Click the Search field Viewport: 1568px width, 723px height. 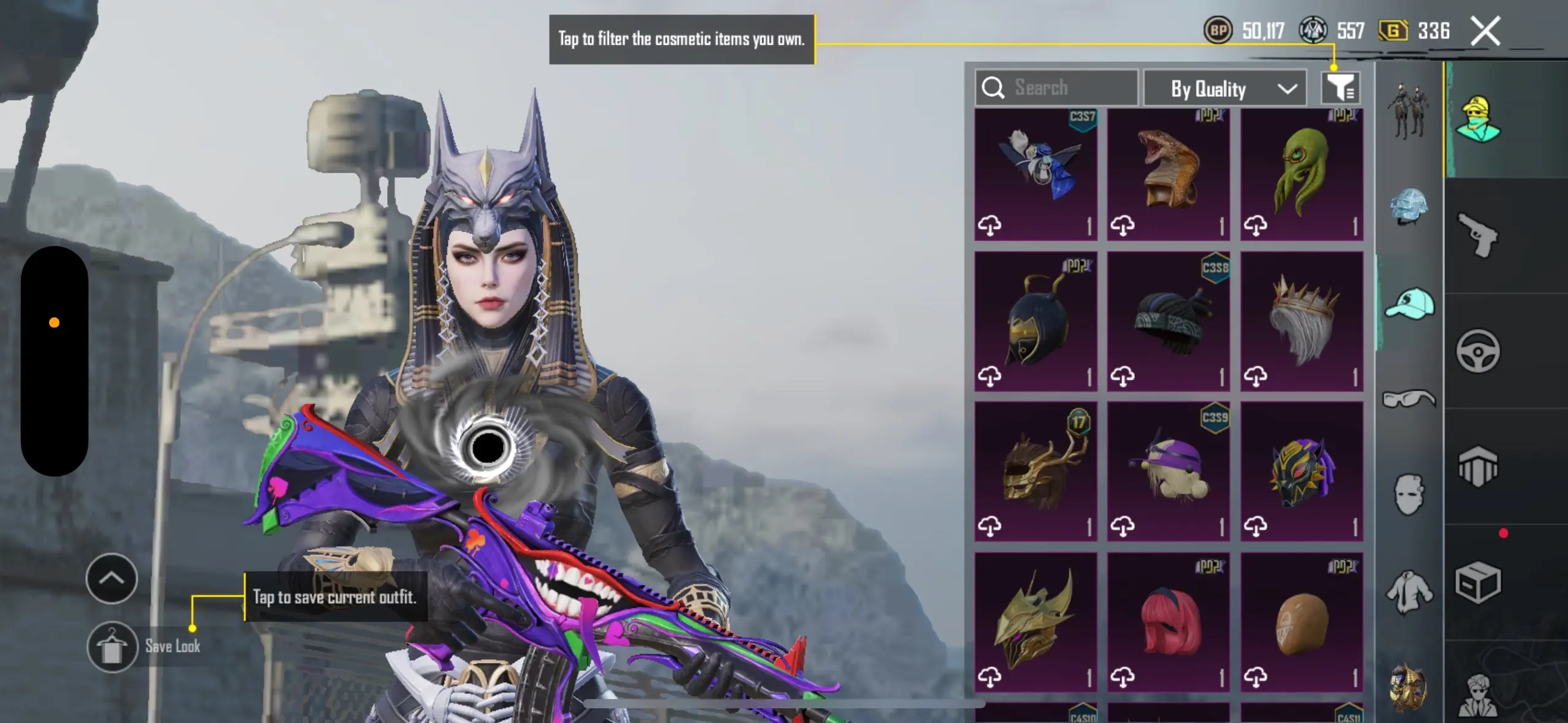tap(1056, 88)
